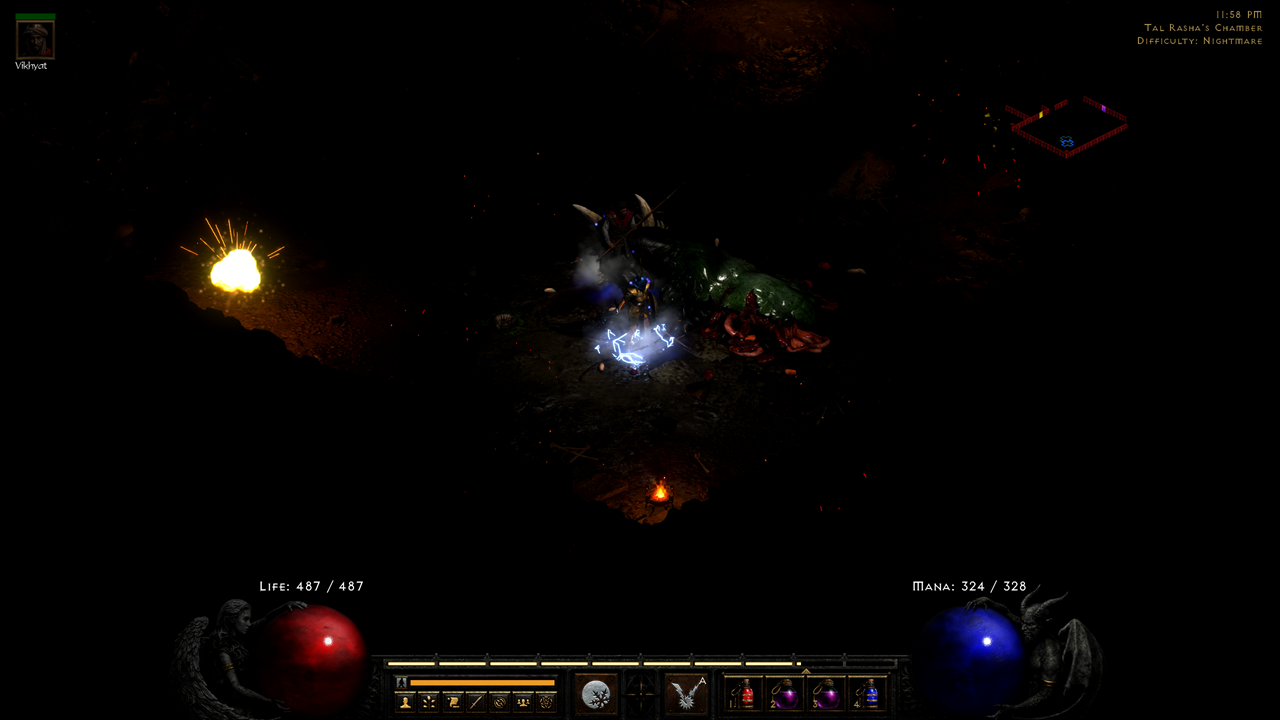Select the lightning skill in the right skill slot
The width and height of the screenshot is (1280, 720).
tap(687, 692)
